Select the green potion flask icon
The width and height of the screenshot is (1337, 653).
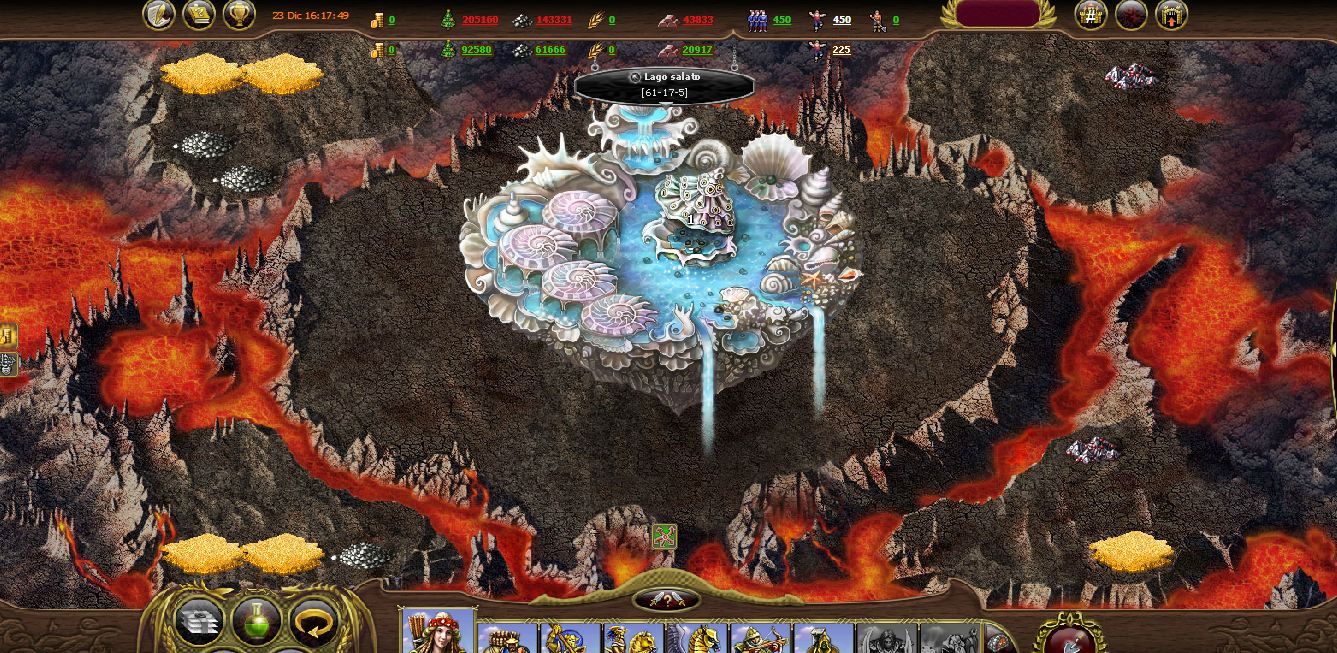[x=256, y=622]
